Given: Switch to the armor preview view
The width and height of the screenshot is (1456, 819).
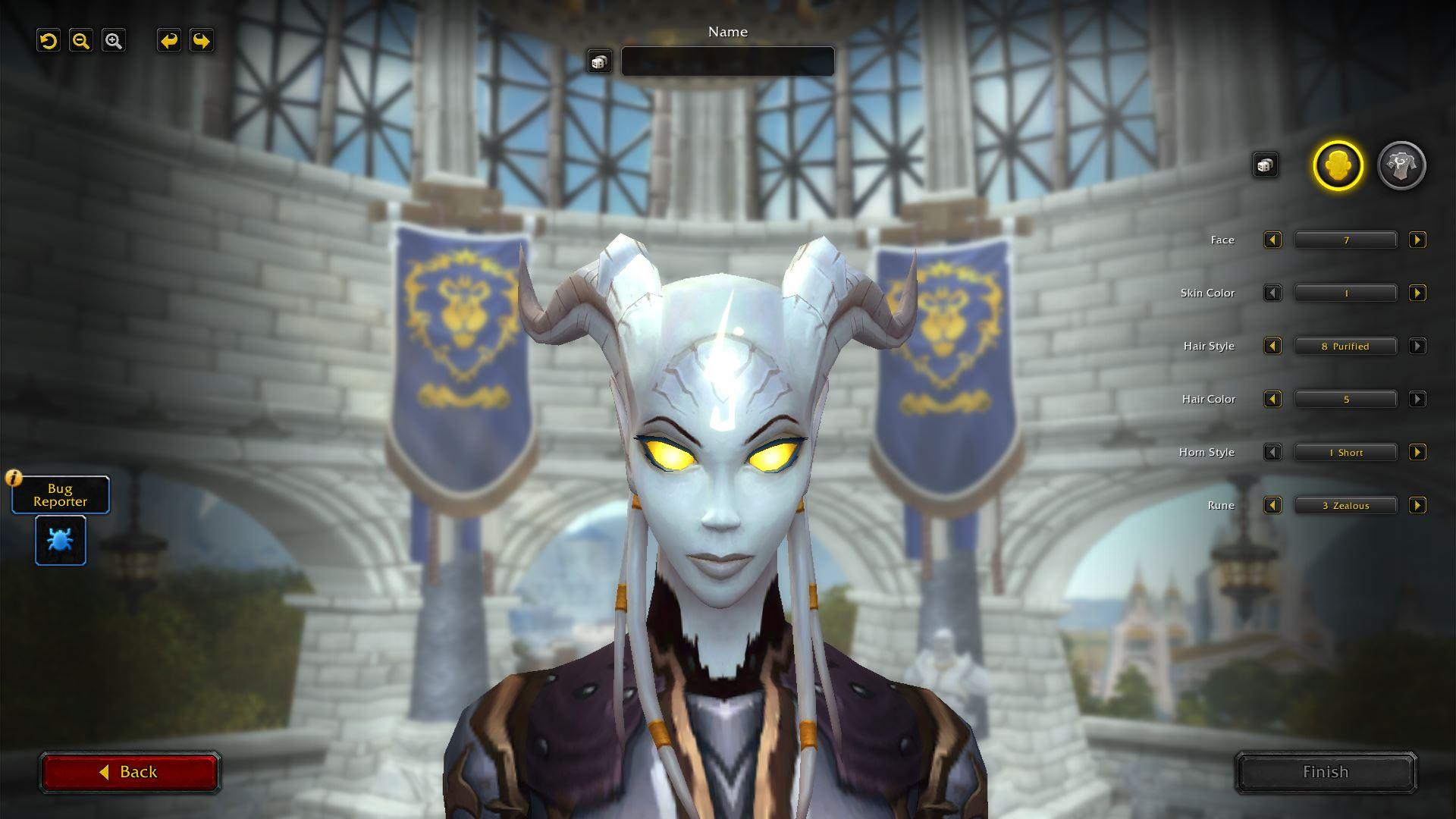Looking at the screenshot, I should [x=1400, y=165].
